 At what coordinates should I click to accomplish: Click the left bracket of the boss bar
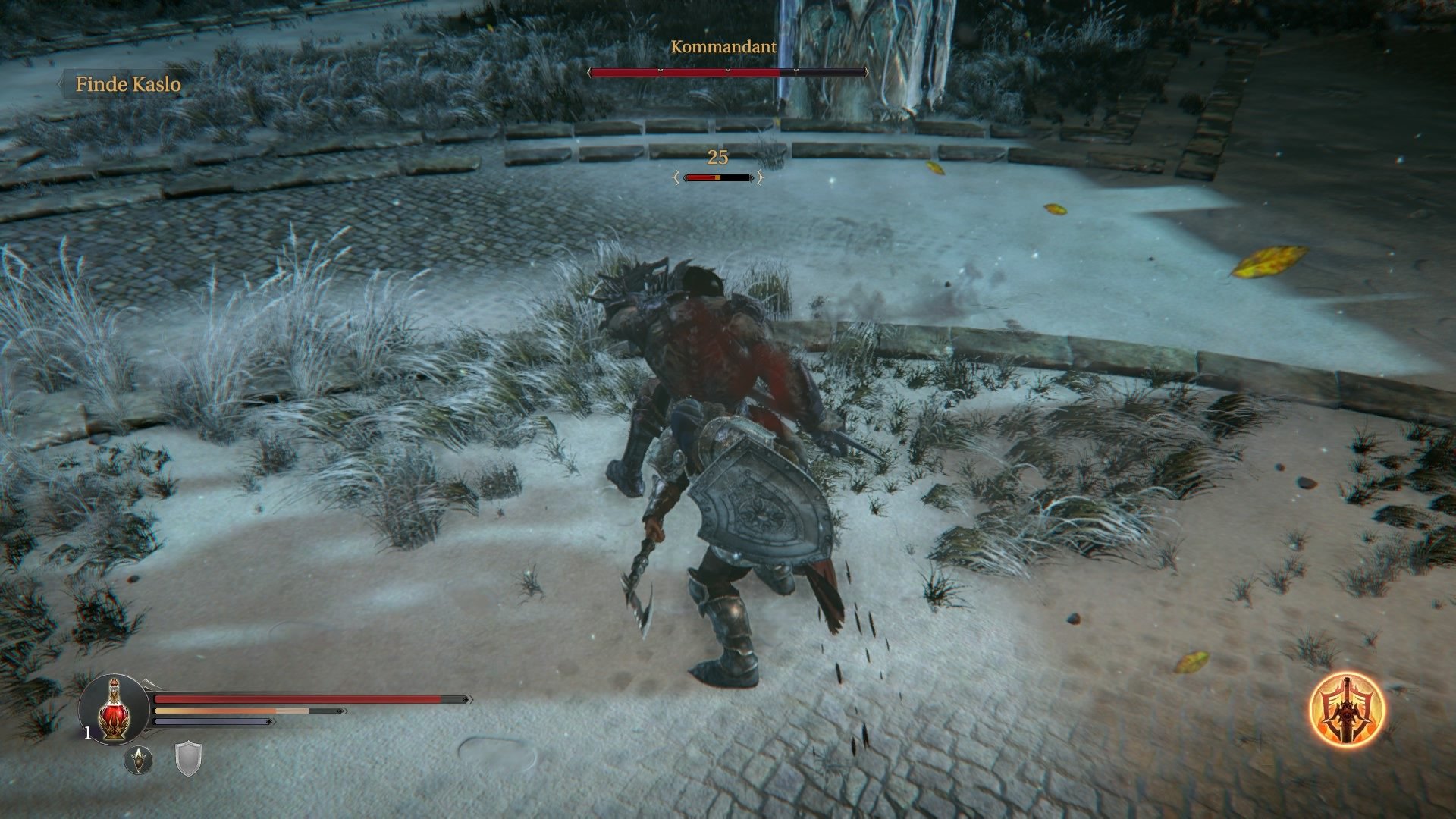click(x=591, y=71)
